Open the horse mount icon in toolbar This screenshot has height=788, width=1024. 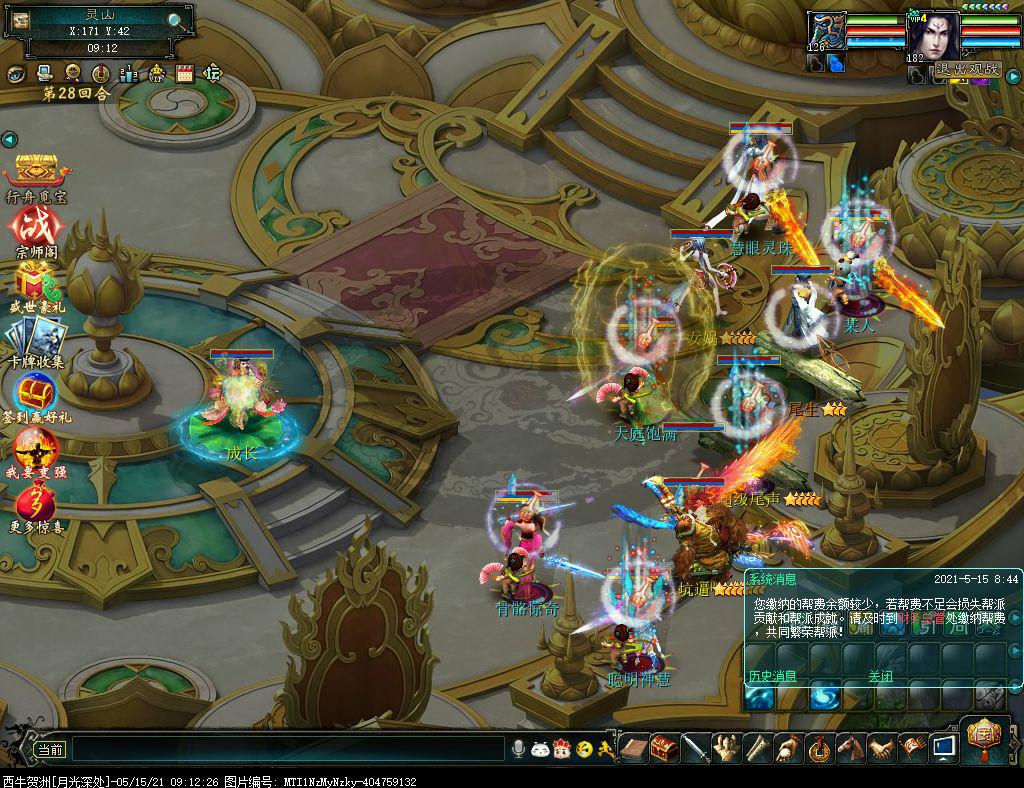[x=851, y=747]
